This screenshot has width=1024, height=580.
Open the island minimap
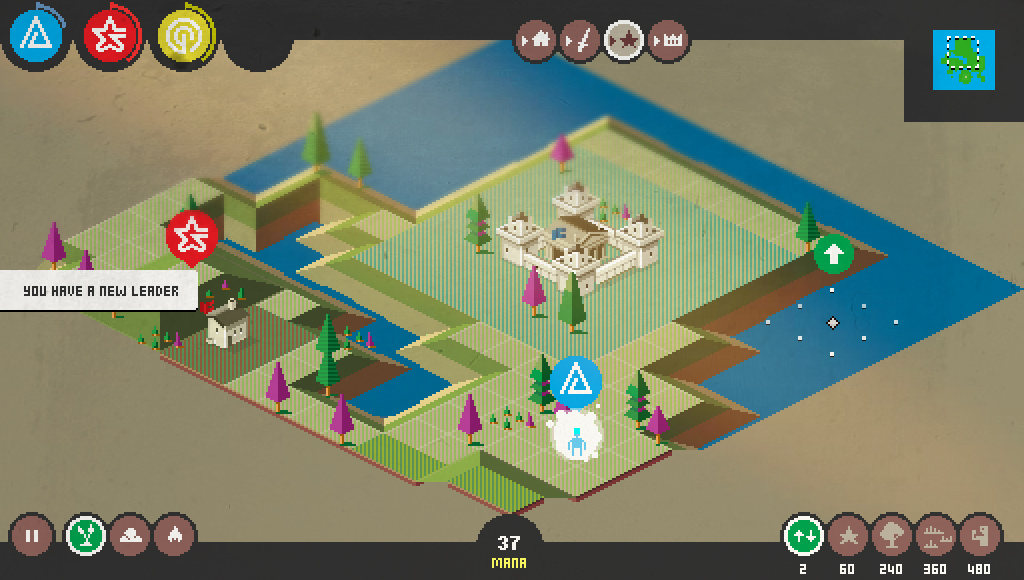pyautogui.click(x=963, y=60)
